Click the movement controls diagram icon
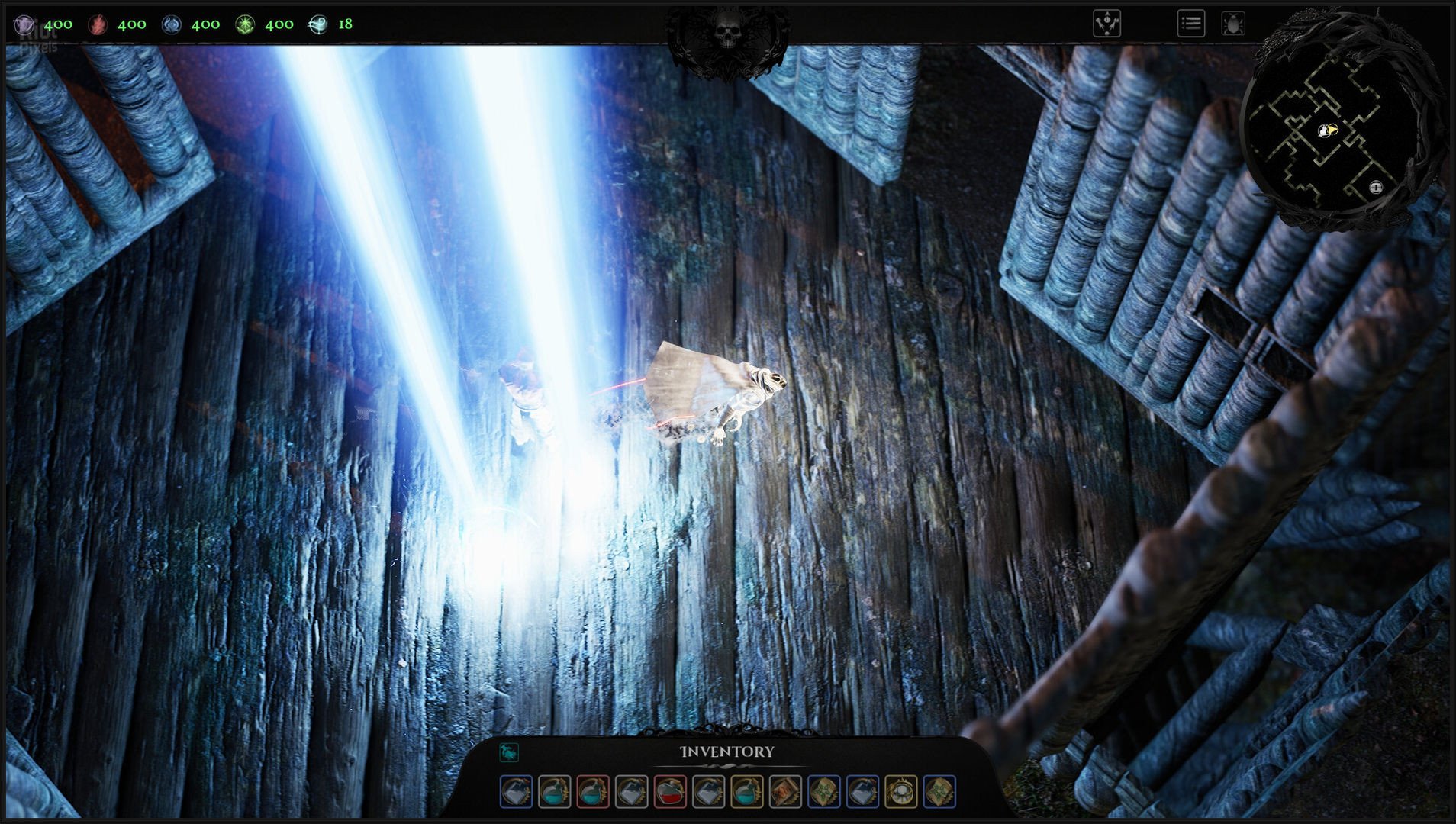Screen dimensions: 1456x824 (1106, 24)
